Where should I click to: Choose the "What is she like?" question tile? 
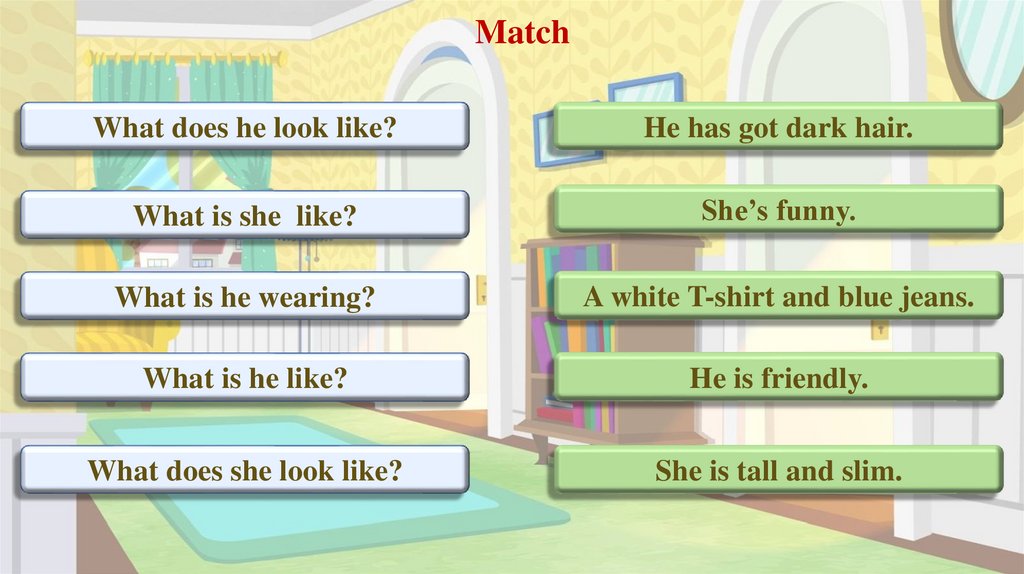(244, 215)
